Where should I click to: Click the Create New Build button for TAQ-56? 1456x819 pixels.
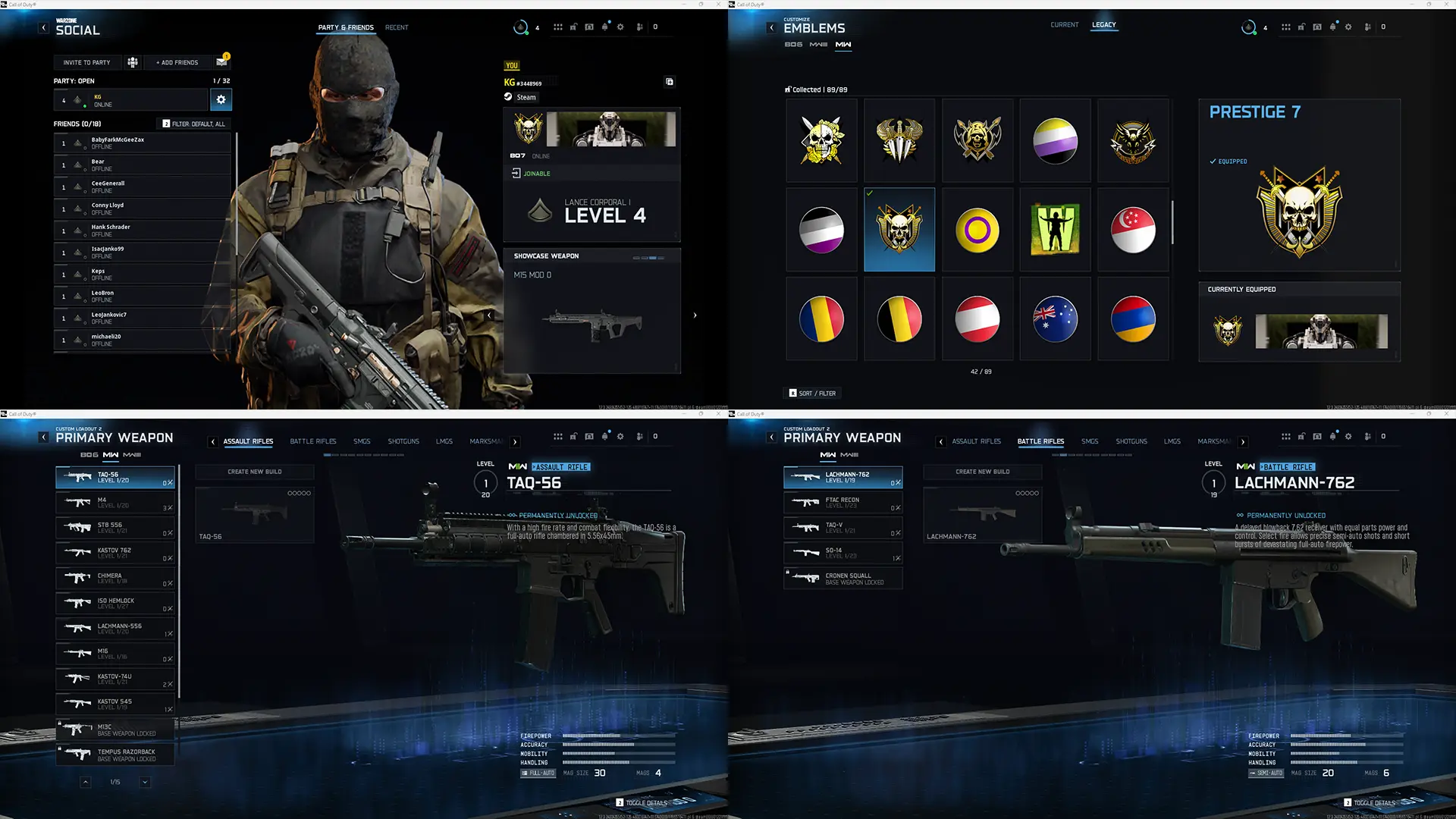pos(254,472)
